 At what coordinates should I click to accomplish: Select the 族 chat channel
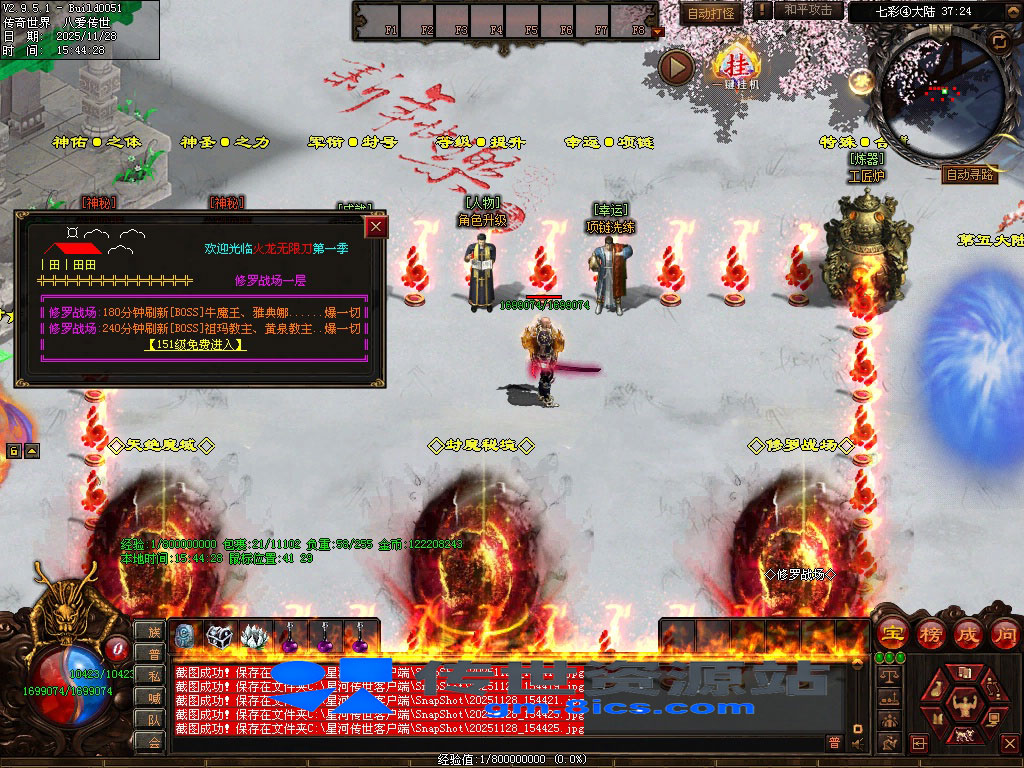pos(153,631)
